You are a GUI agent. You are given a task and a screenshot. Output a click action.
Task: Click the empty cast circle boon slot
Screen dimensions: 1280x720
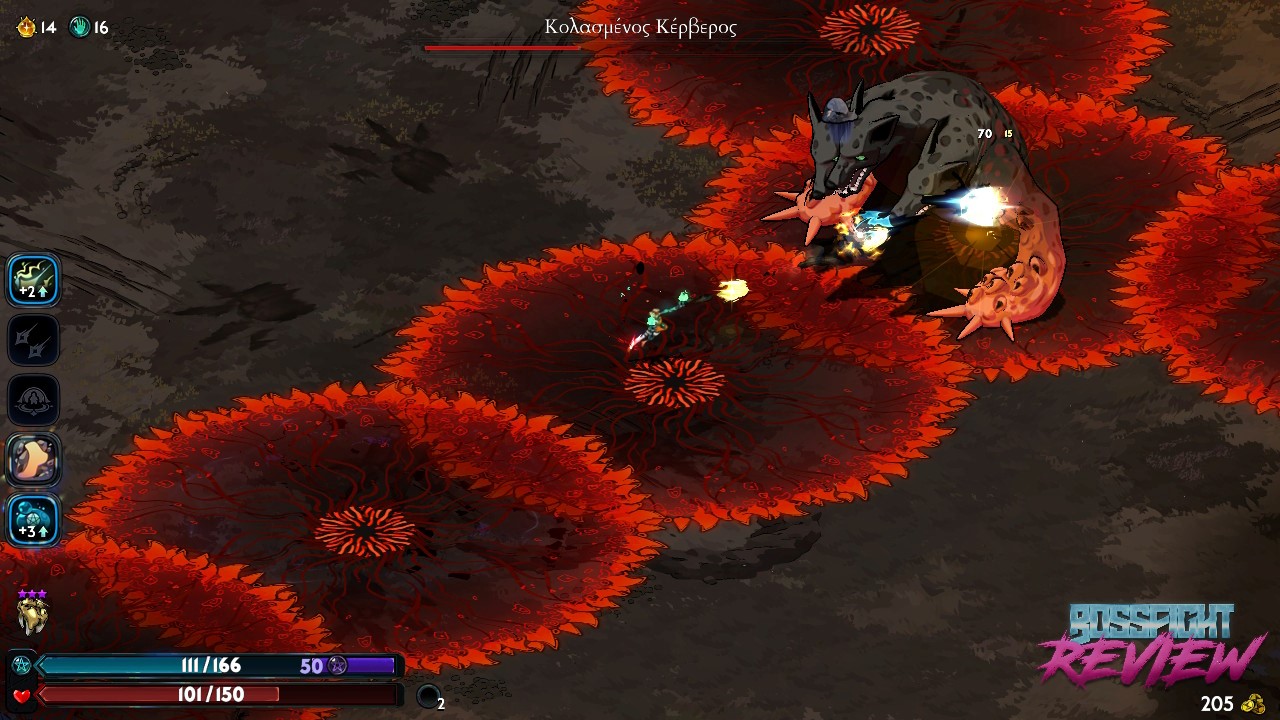point(34,400)
